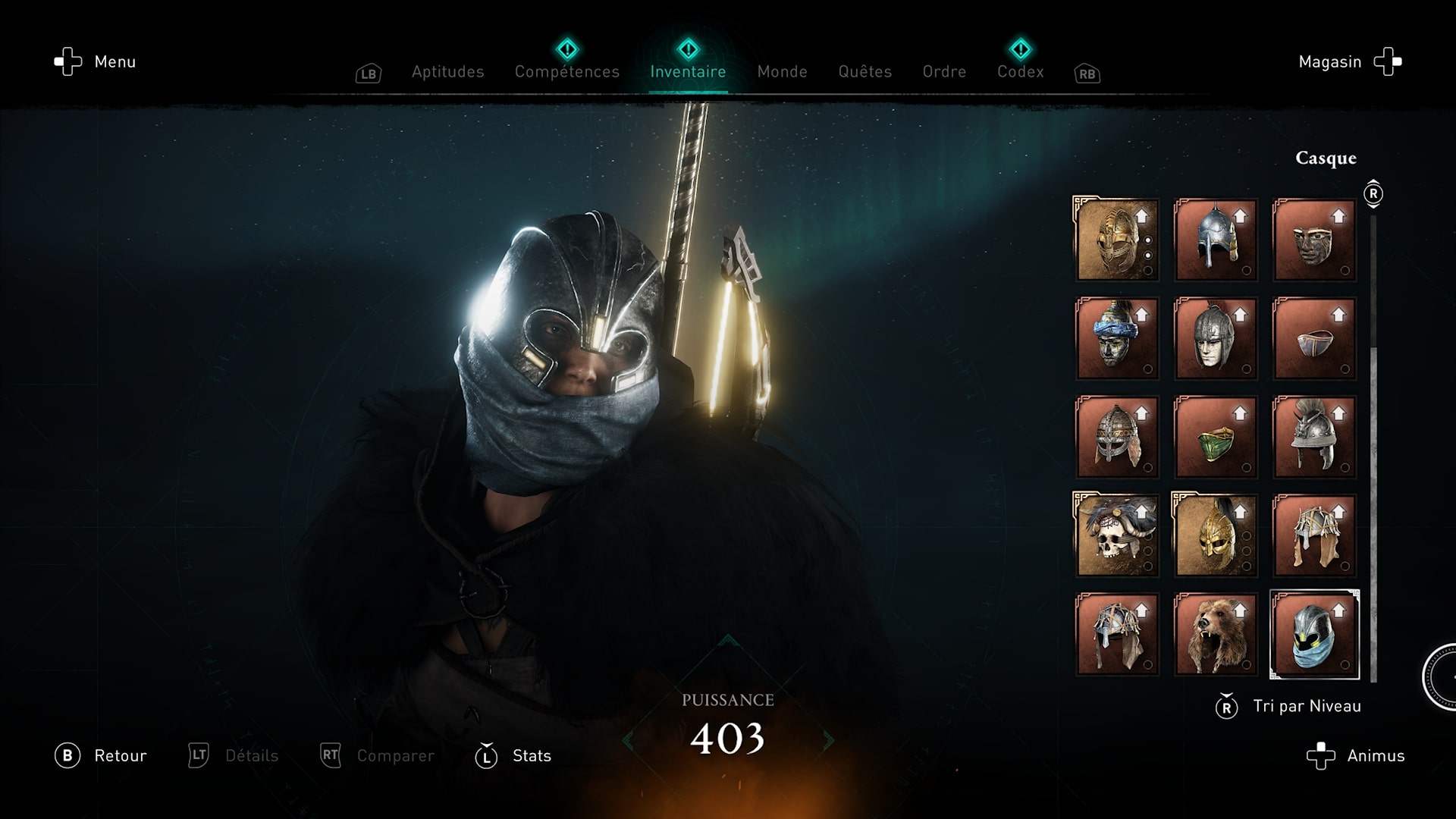
Task: Open the Quêtes tab
Action: (864, 72)
